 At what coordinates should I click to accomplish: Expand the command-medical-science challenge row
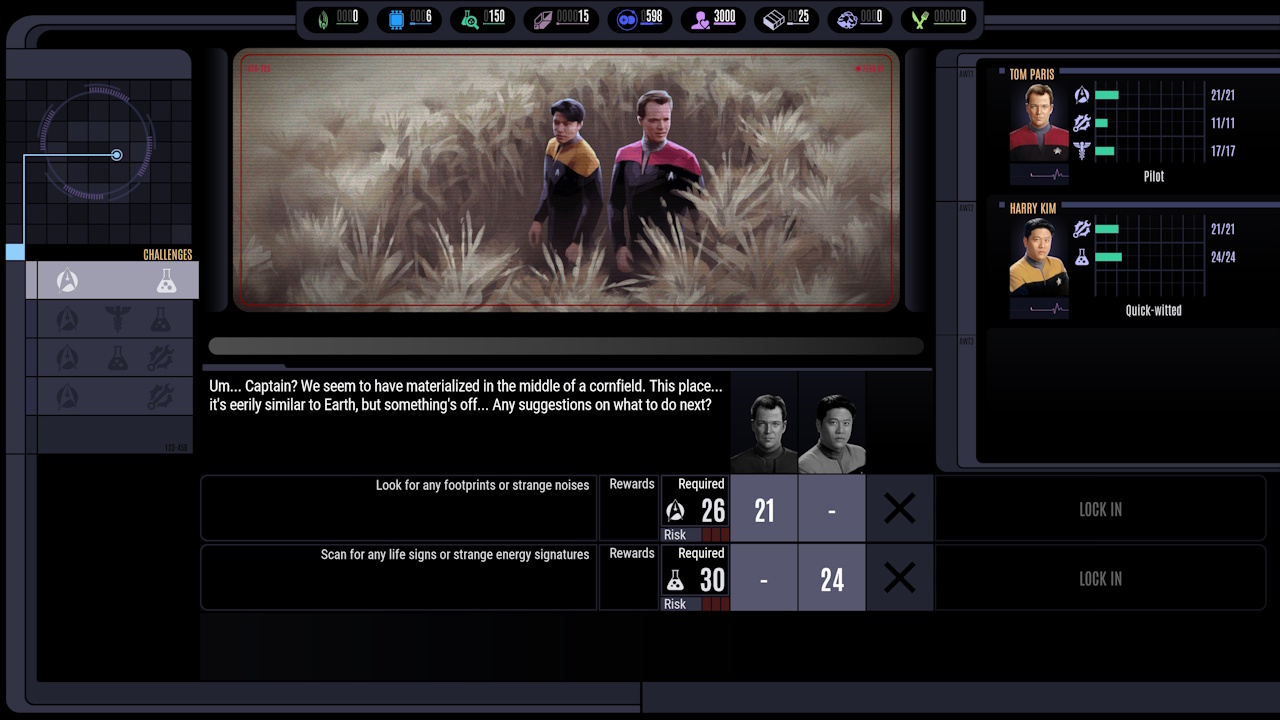tap(113, 318)
